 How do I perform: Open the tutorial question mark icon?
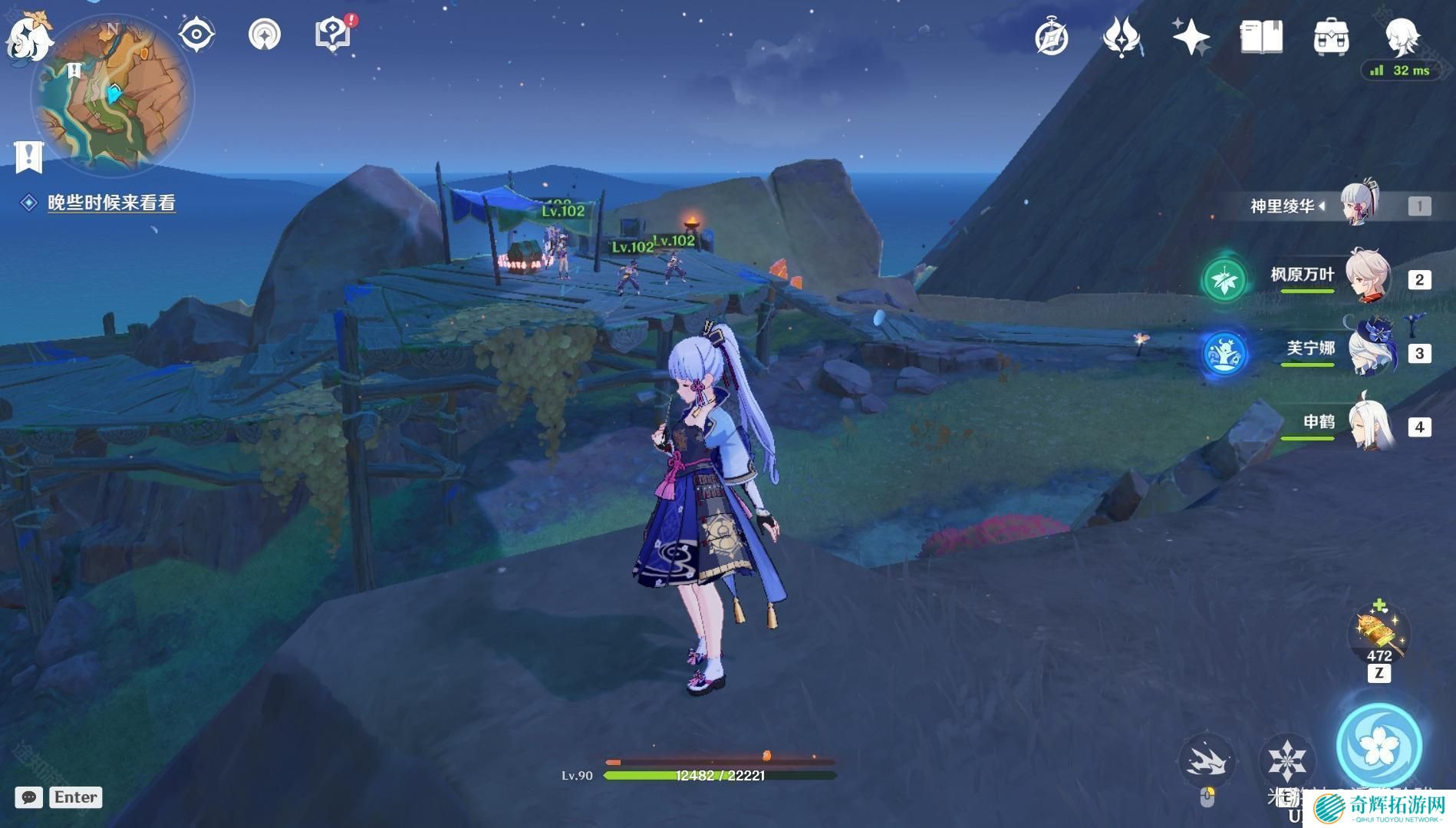click(333, 35)
